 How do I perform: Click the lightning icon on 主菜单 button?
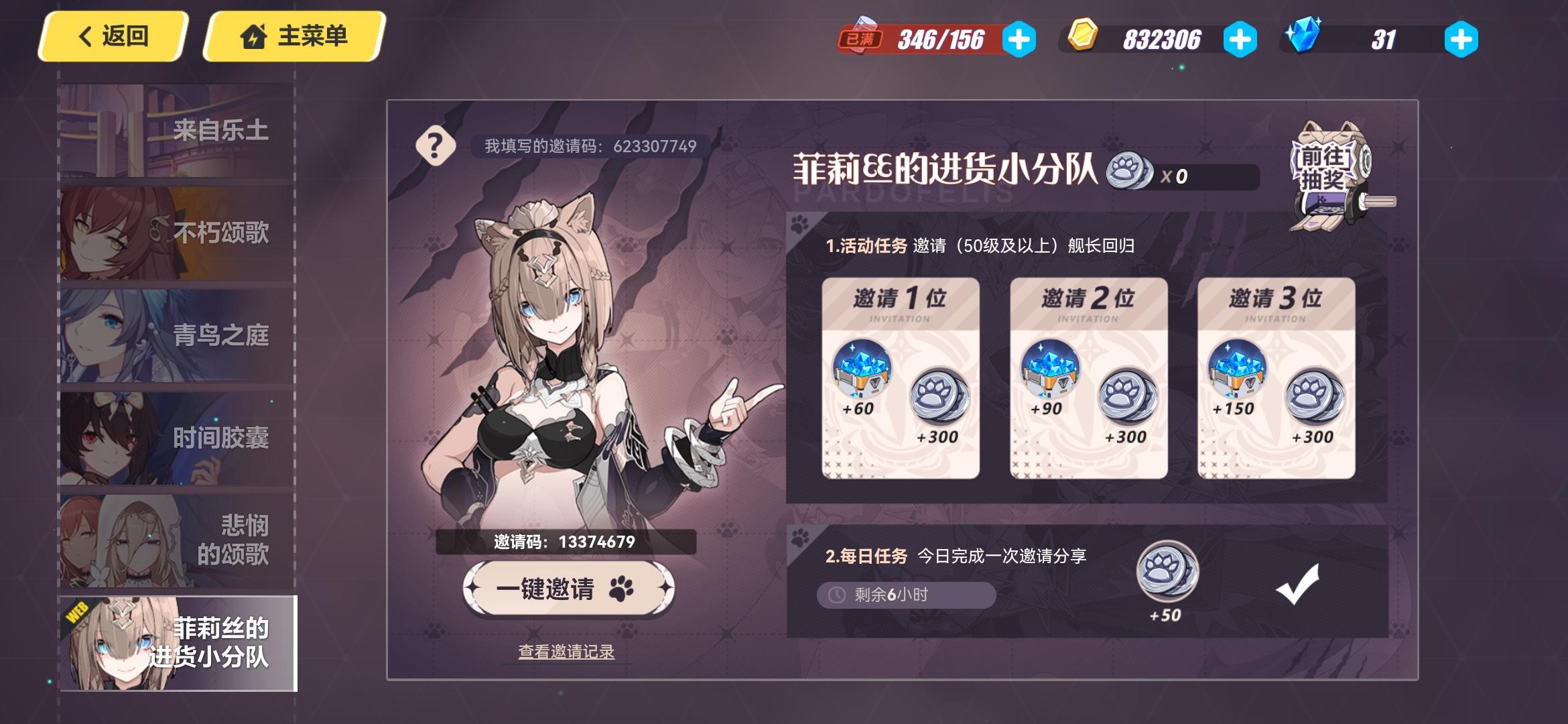click(253, 38)
